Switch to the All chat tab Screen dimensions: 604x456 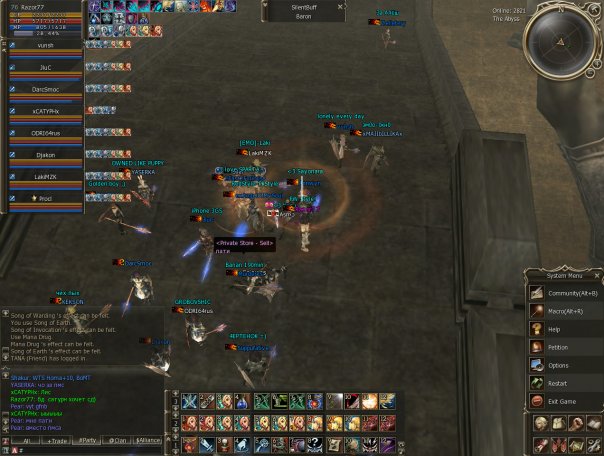[27, 440]
